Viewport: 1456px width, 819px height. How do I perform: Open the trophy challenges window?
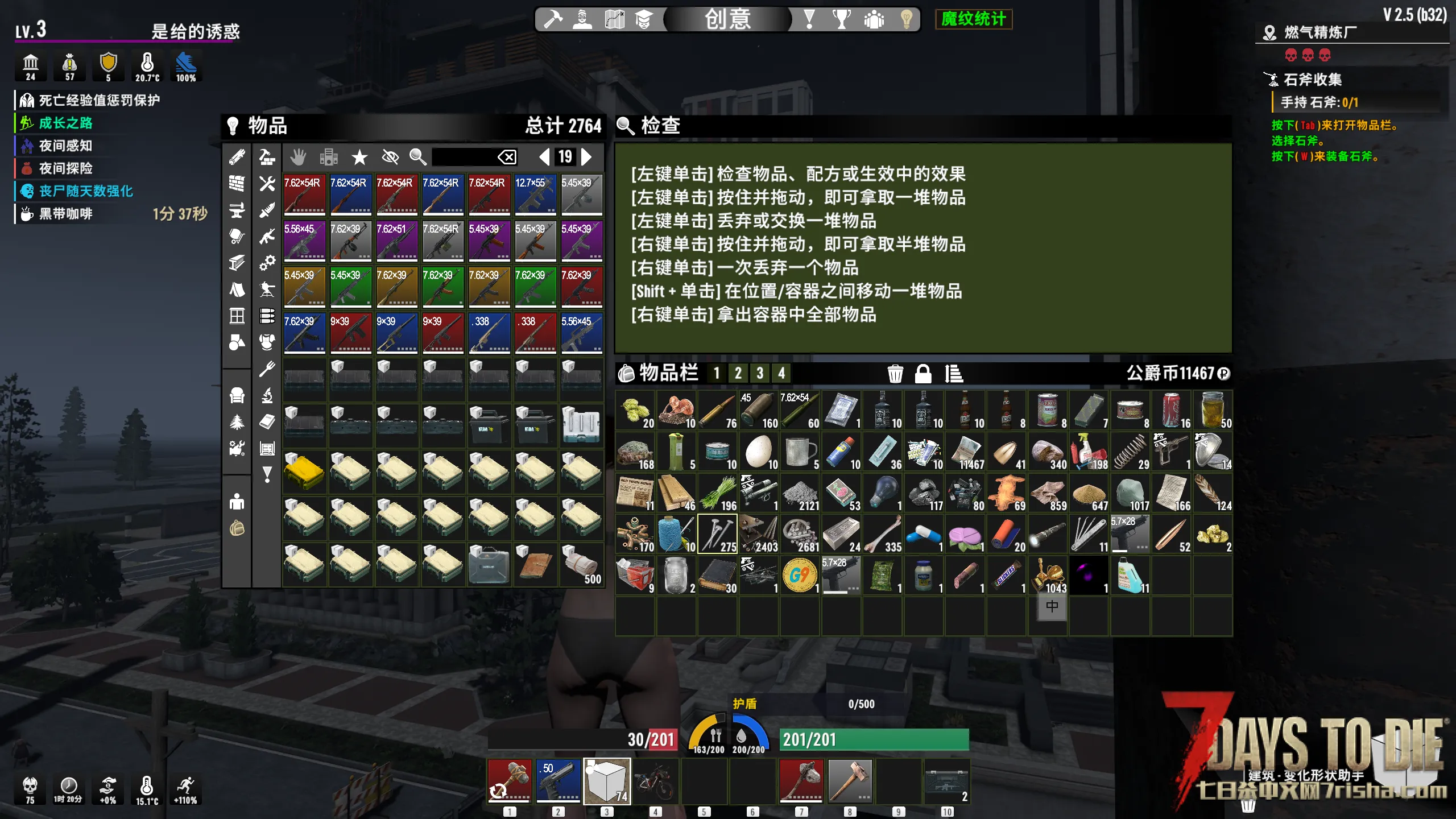[841, 19]
